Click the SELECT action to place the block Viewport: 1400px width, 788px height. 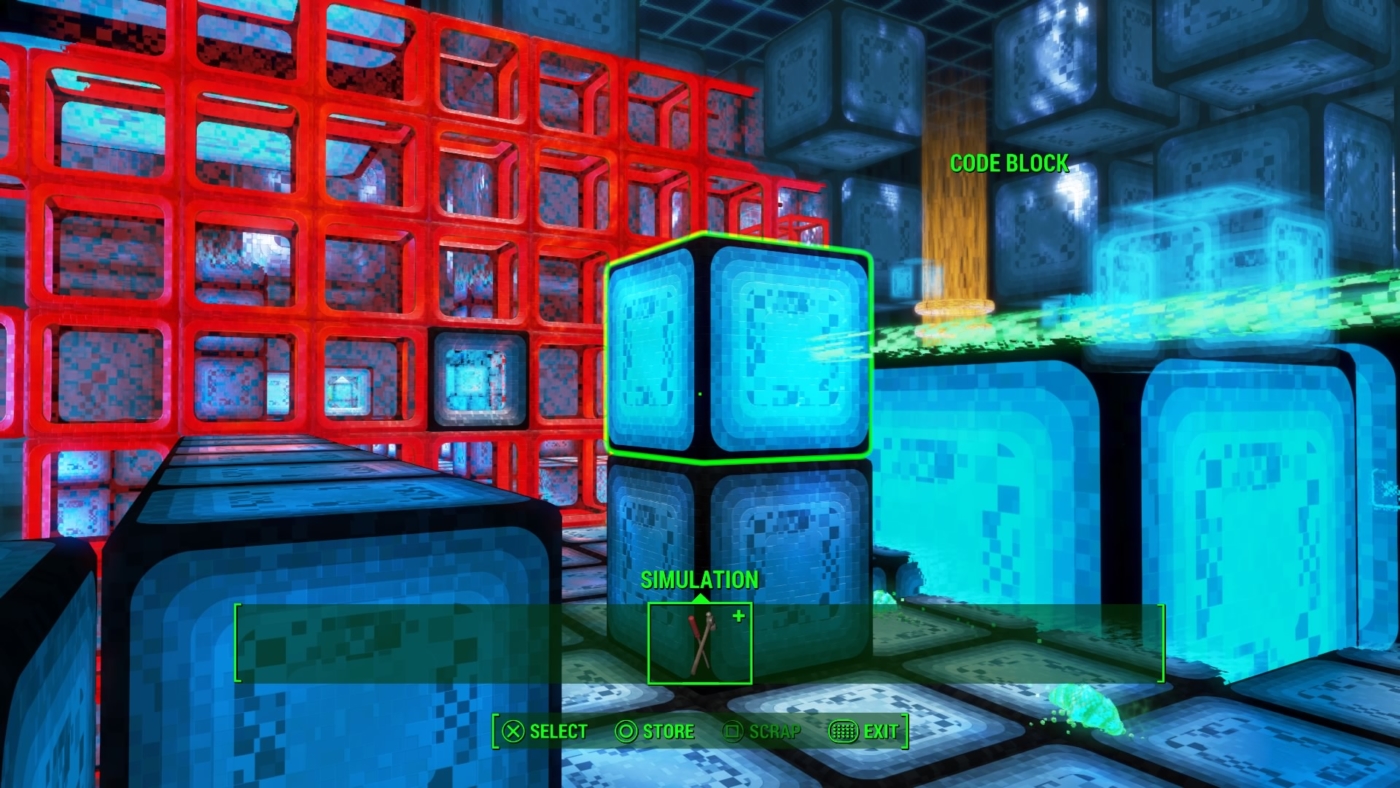click(x=557, y=731)
